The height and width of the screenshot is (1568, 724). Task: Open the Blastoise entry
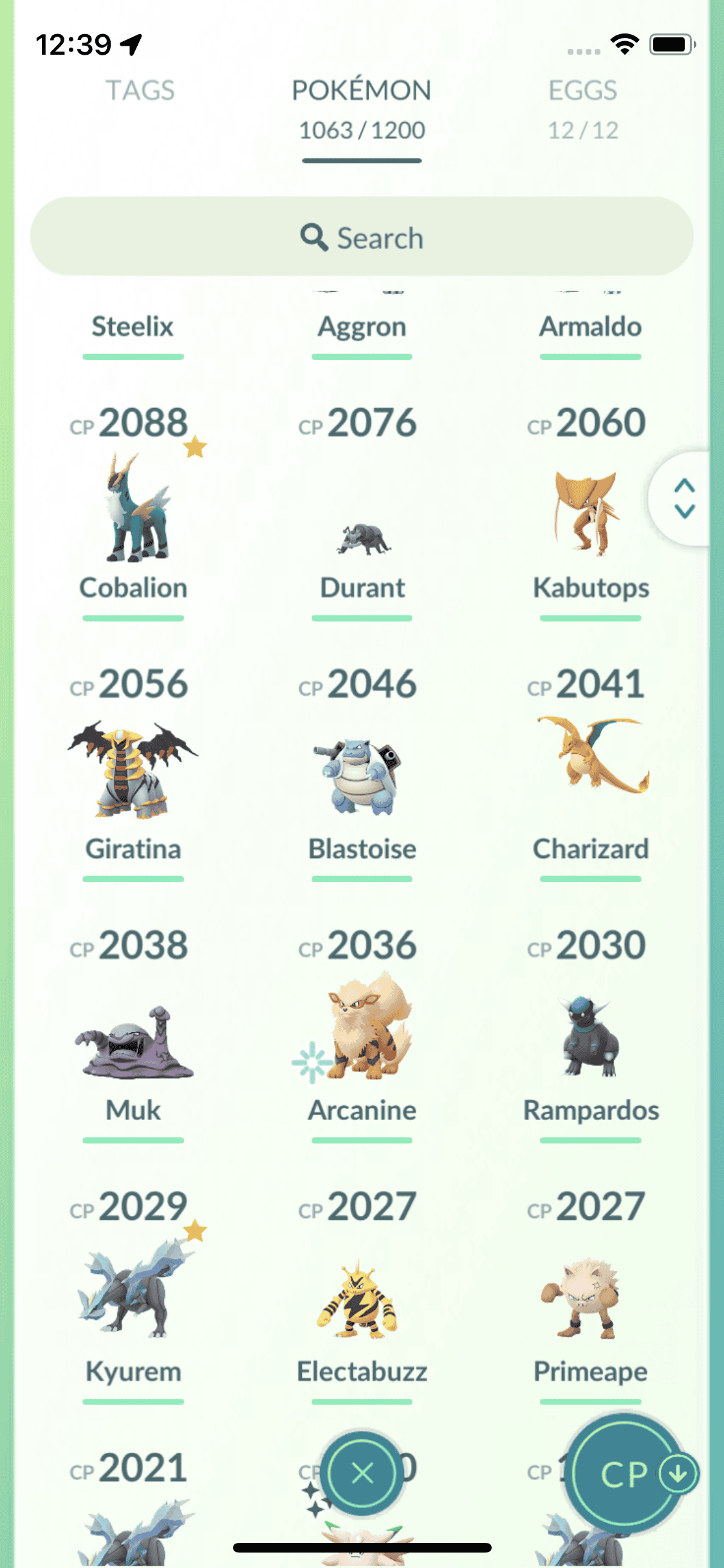[362, 774]
